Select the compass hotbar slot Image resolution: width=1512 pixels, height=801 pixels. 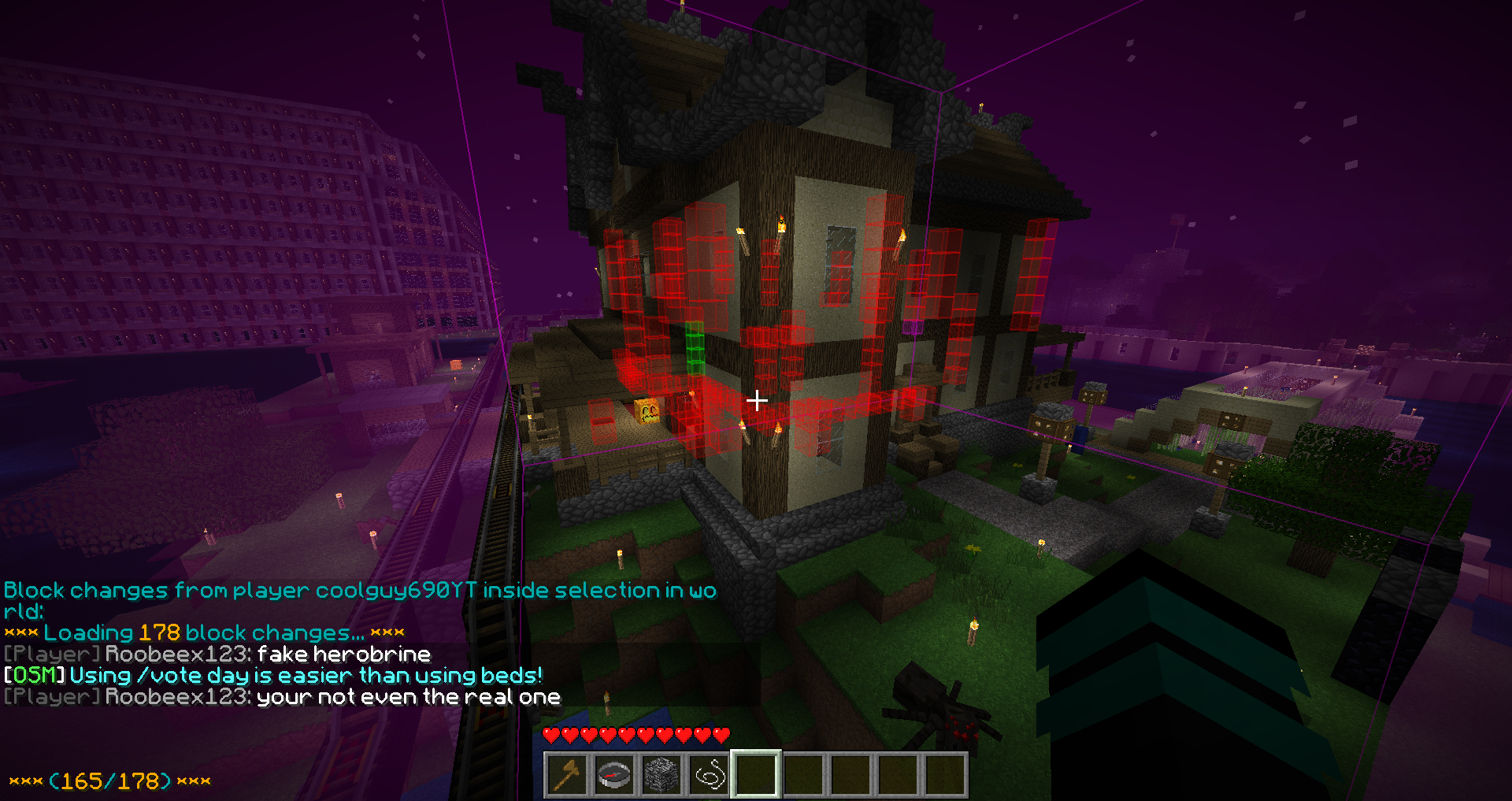(x=614, y=775)
